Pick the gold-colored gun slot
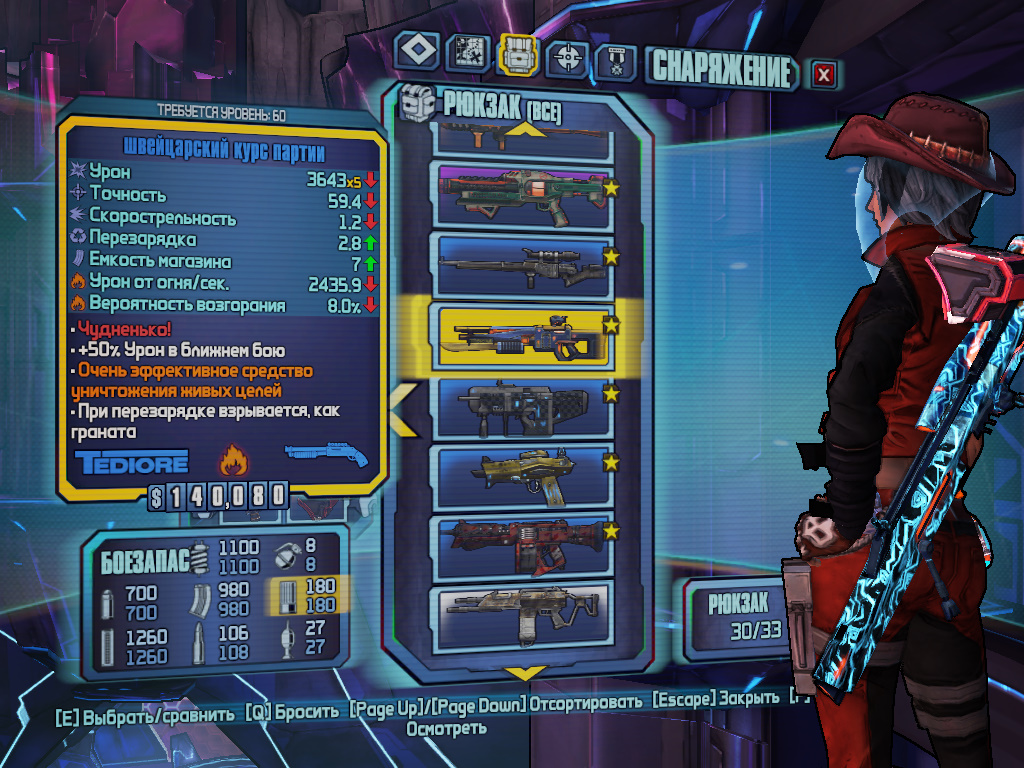The width and height of the screenshot is (1024, 768). pos(520,476)
